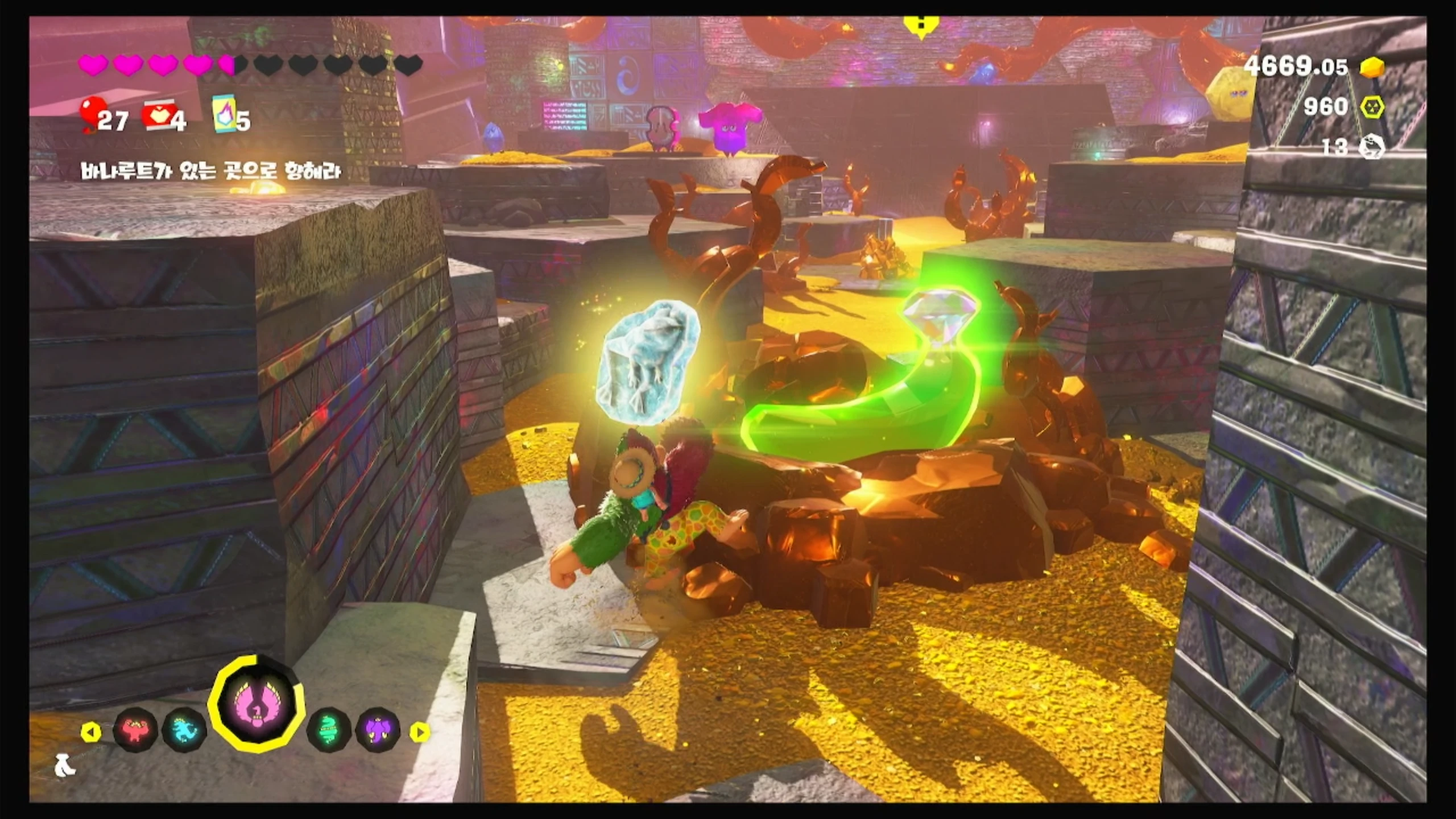Pick the purple Elephant Bananza icon
Image resolution: width=1456 pixels, height=819 pixels.
click(378, 730)
